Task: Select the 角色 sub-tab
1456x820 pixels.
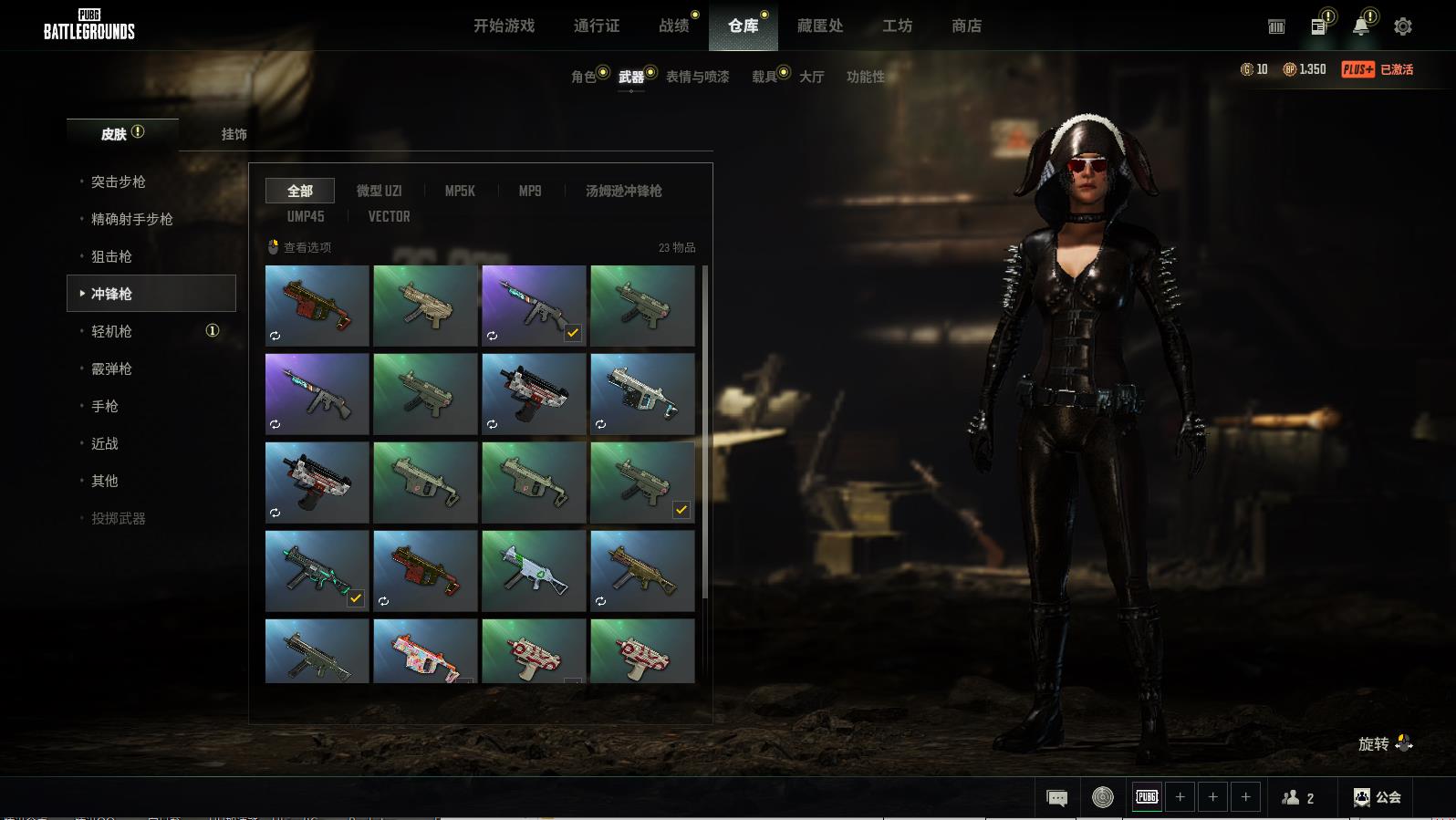Action: click(x=584, y=77)
